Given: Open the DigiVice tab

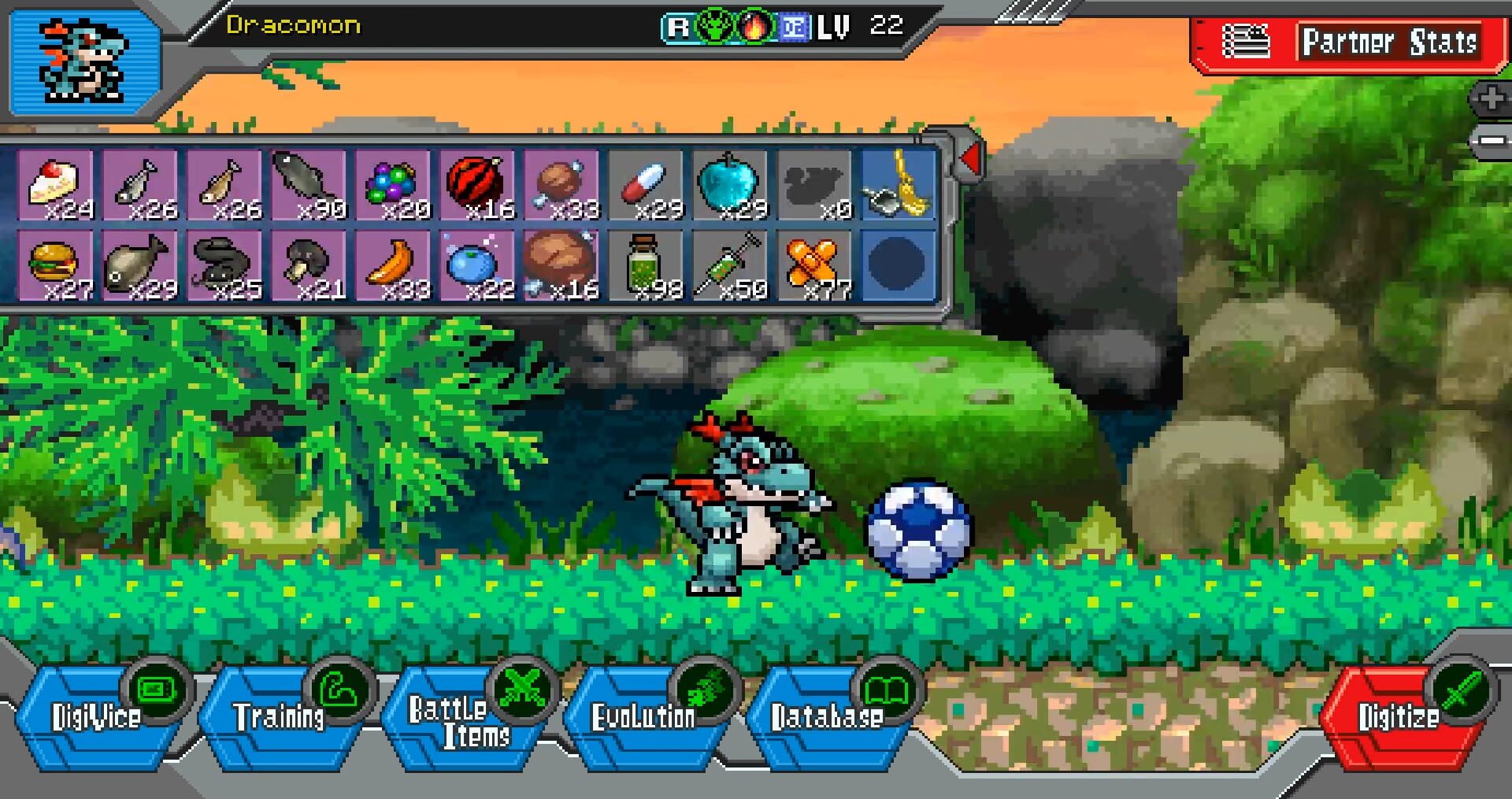Looking at the screenshot, I should tap(98, 716).
